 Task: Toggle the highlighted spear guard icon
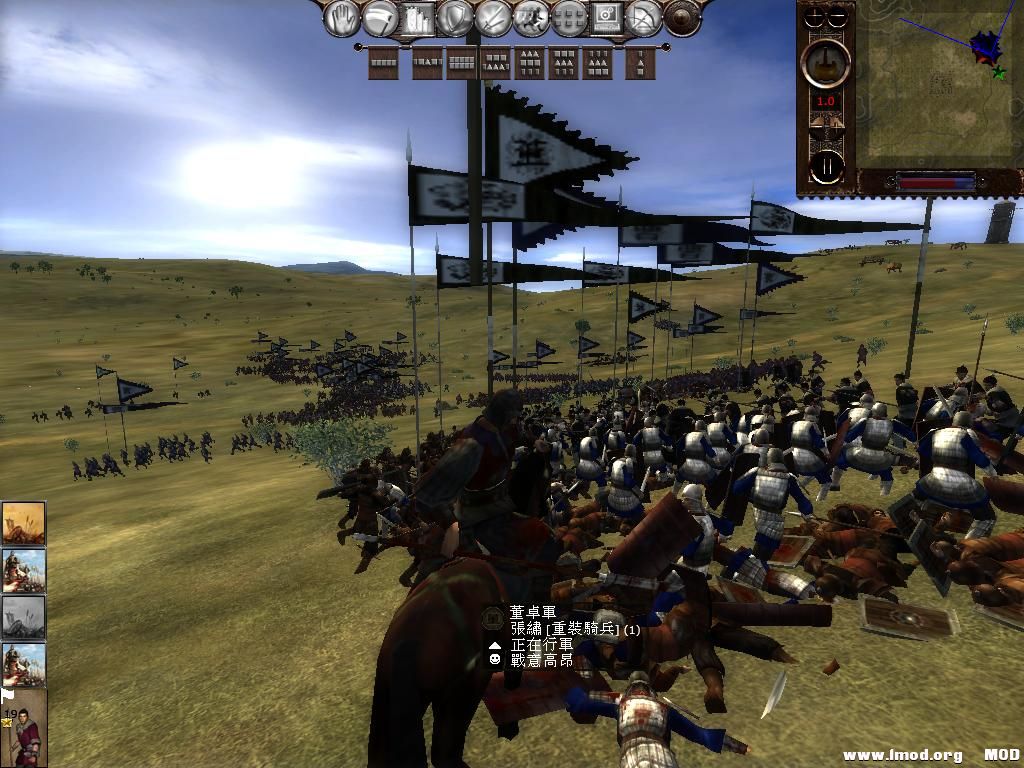(x=417, y=18)
